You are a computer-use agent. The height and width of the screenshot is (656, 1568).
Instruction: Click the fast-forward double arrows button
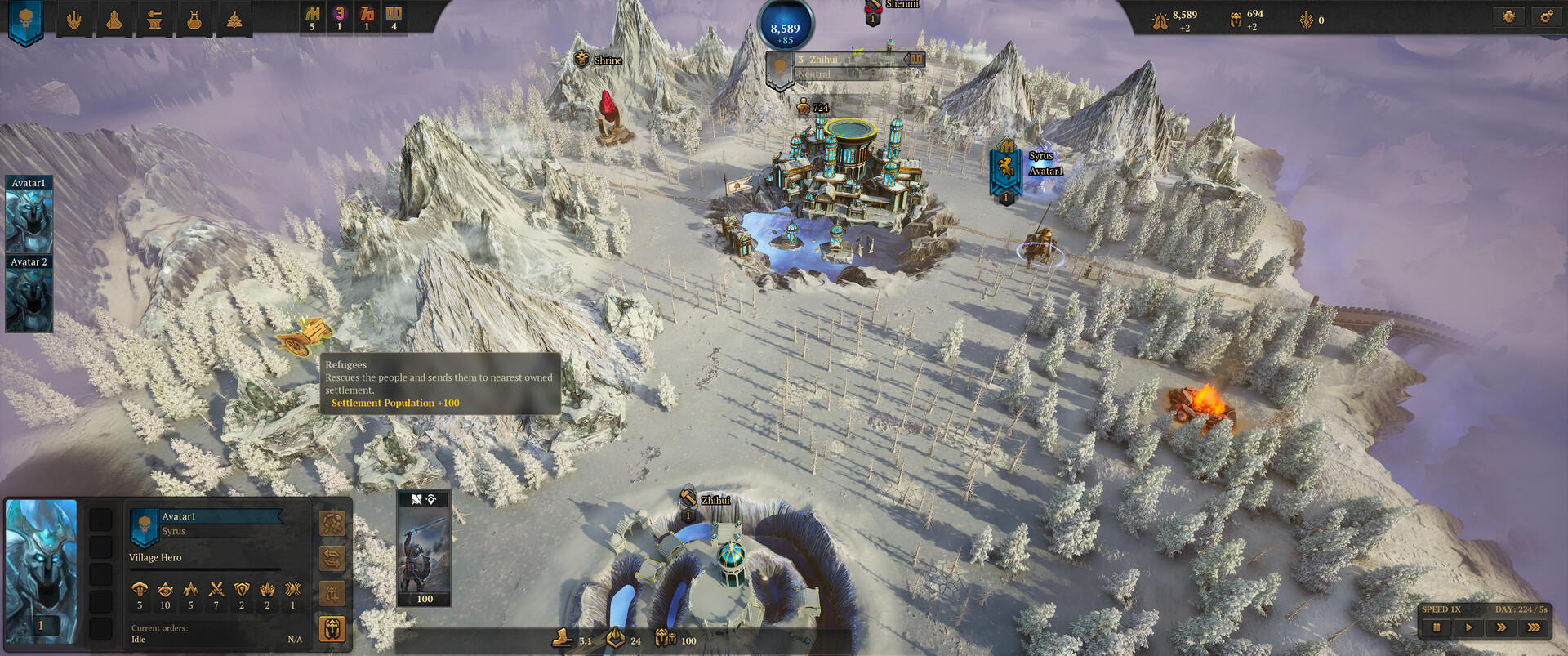pyautogui.click(x=1503, y=627)
